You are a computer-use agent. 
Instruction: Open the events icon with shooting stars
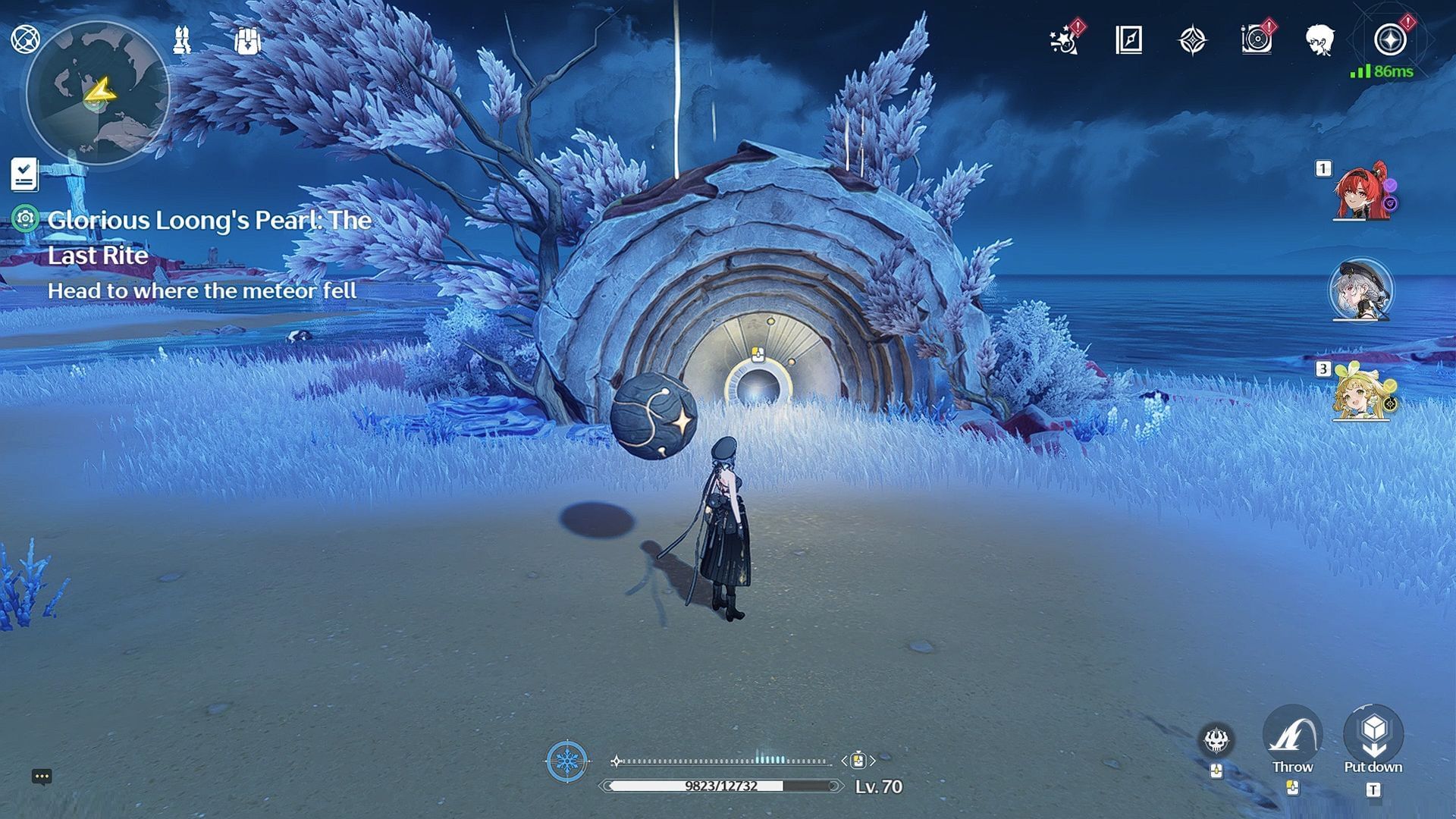point(1065,40)
